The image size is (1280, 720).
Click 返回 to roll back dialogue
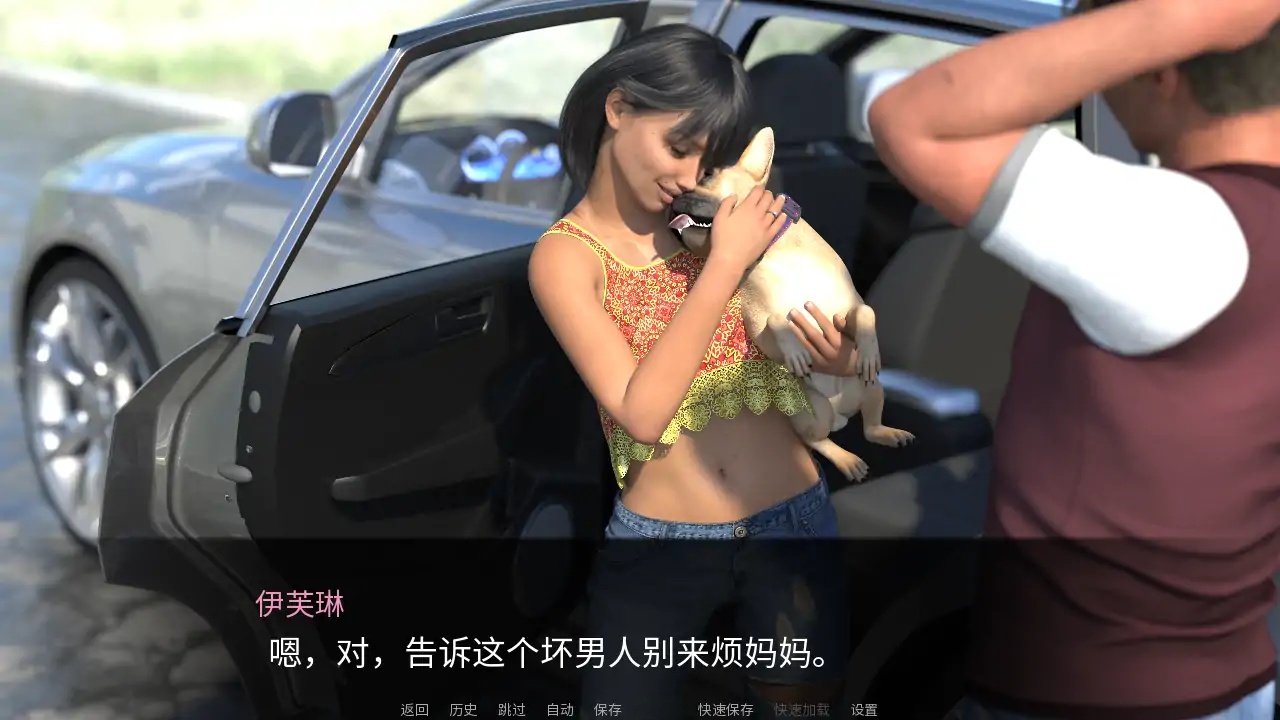tap(413, 708)
